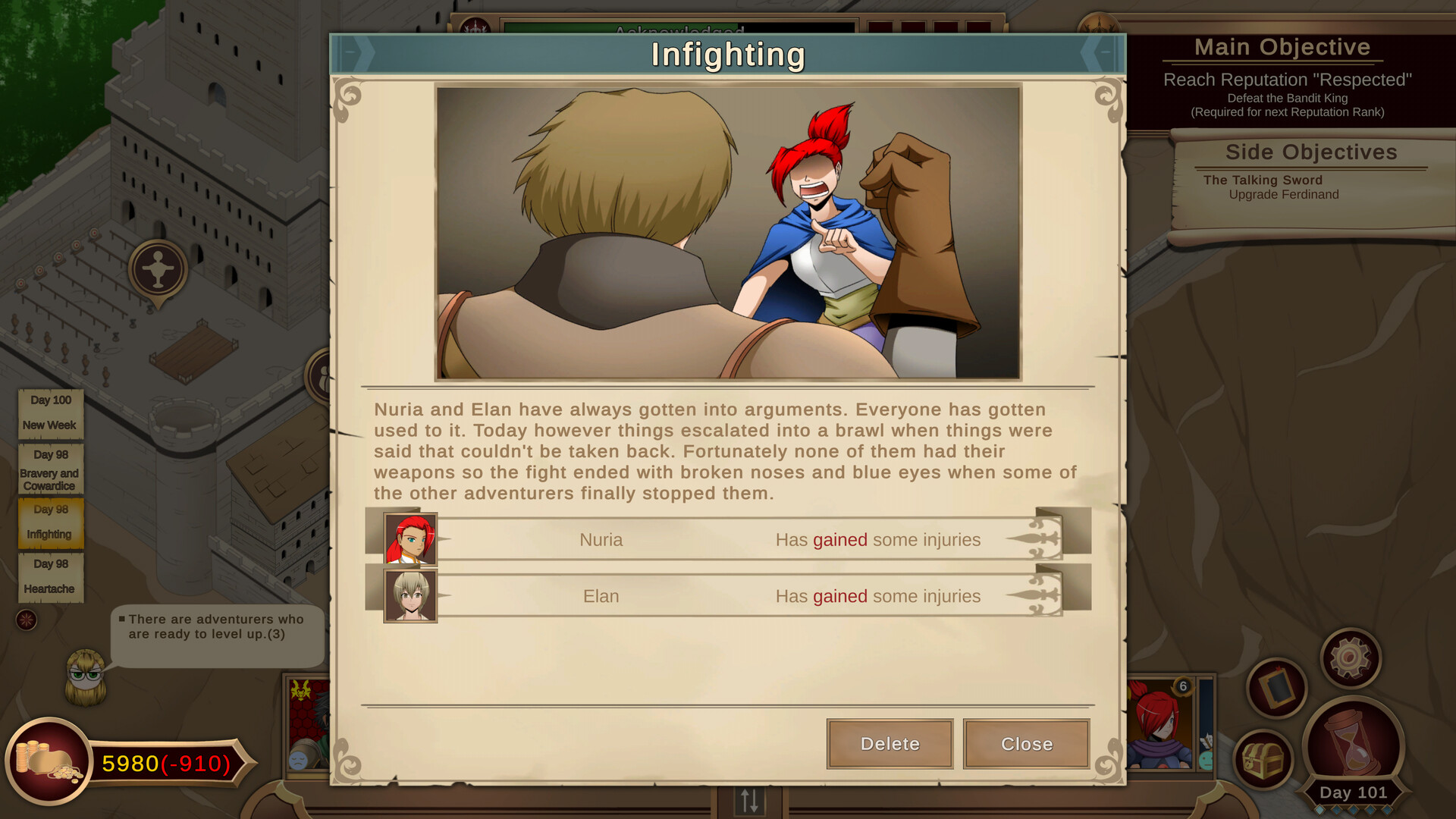Open the previous event with the left title-bar arrow
The height and width of the screenshot is (819, 1456).
pos(360,54)
